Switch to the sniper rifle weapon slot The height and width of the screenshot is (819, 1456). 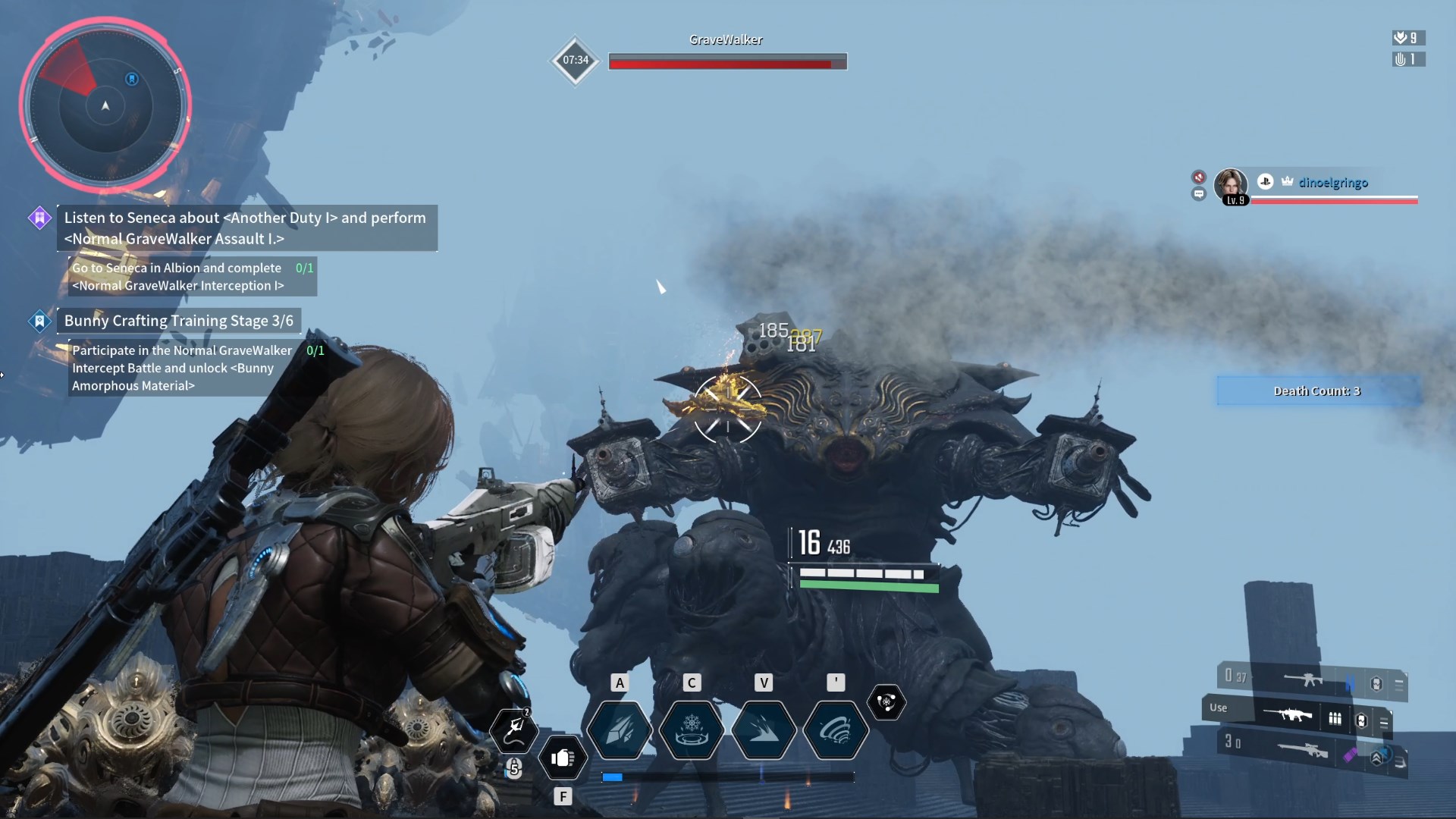tap(1301, 749)
